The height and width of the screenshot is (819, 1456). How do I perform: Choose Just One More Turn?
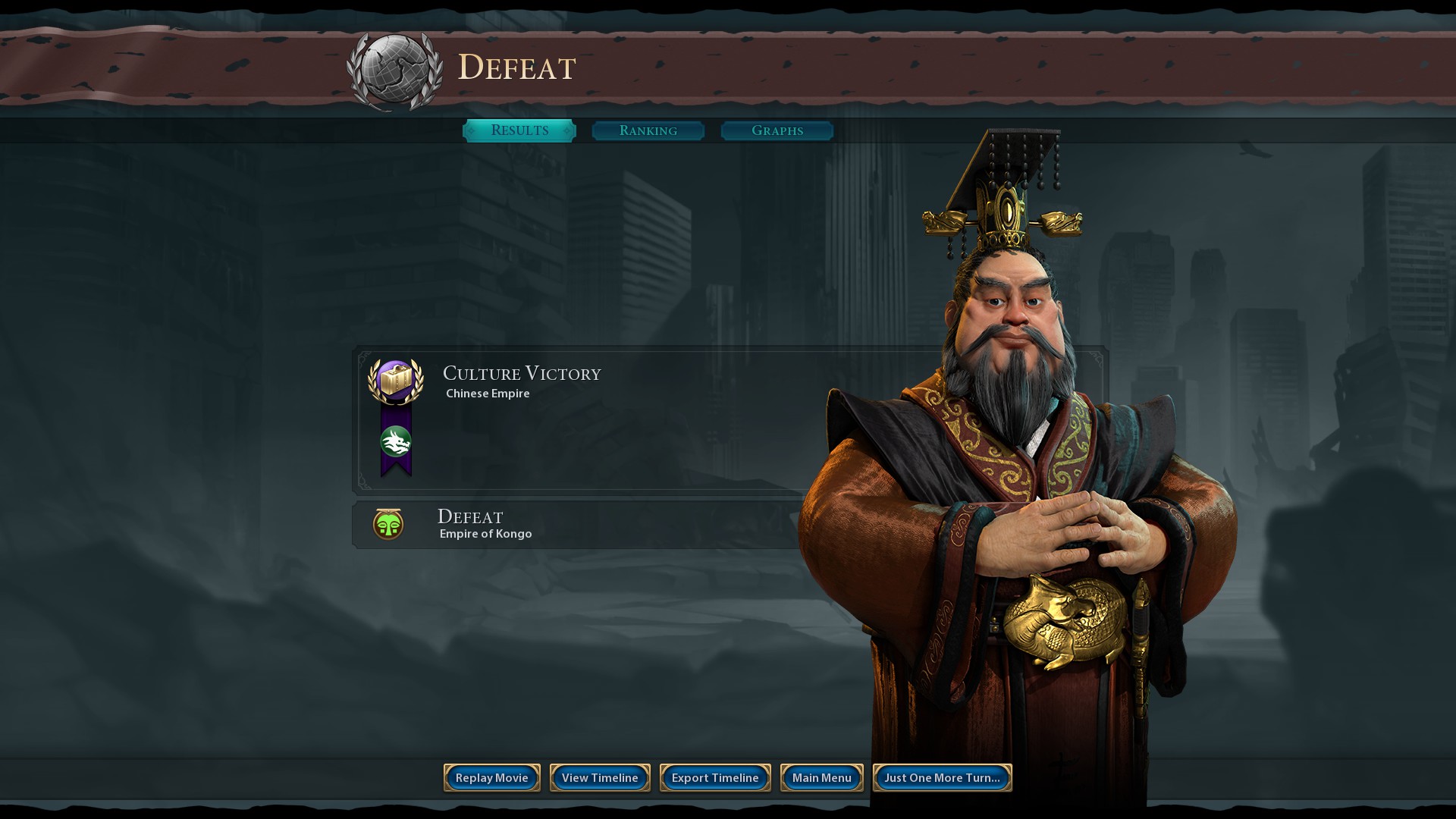click(942, 777)
